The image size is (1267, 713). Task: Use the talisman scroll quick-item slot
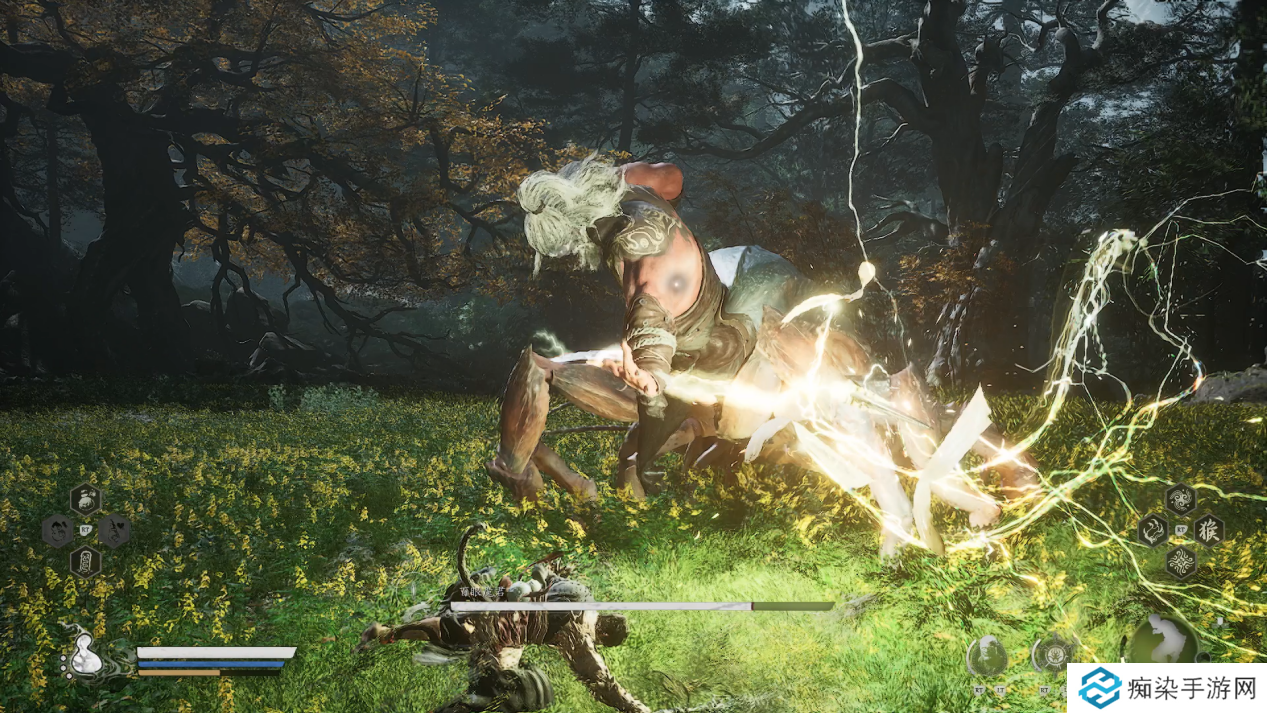85,562
